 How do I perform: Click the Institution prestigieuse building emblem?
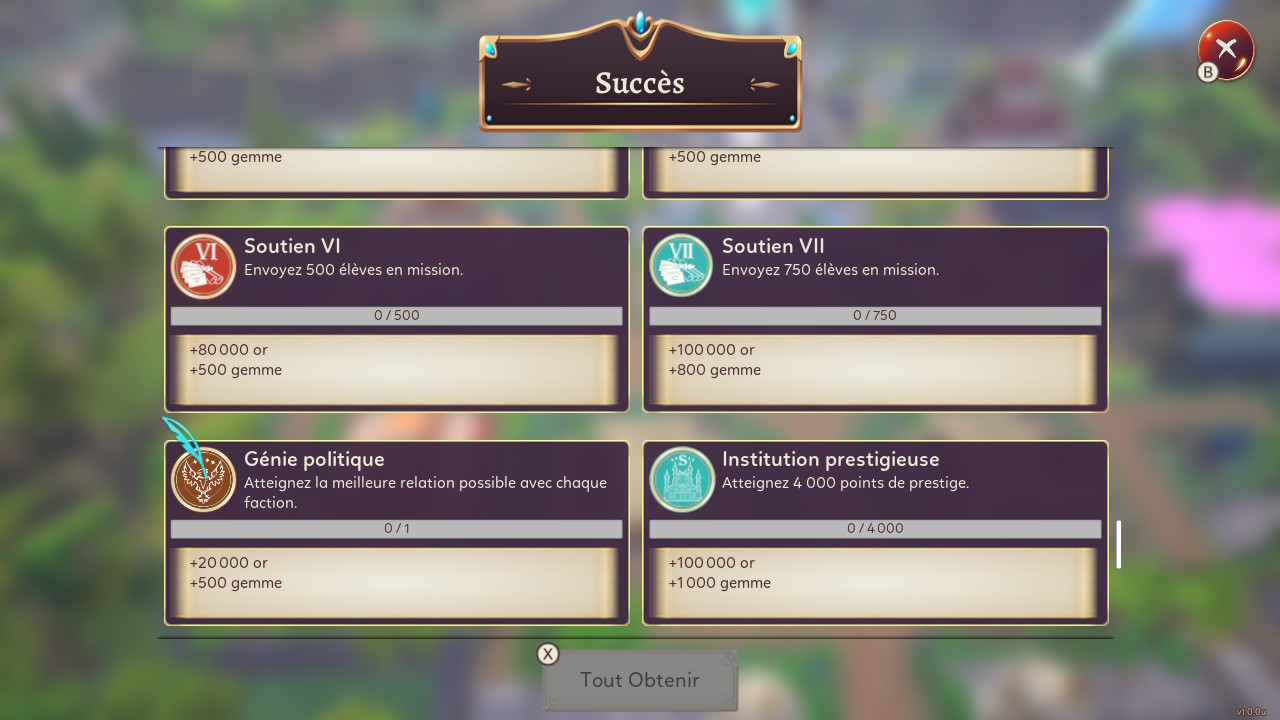click(x=681, y=480)
